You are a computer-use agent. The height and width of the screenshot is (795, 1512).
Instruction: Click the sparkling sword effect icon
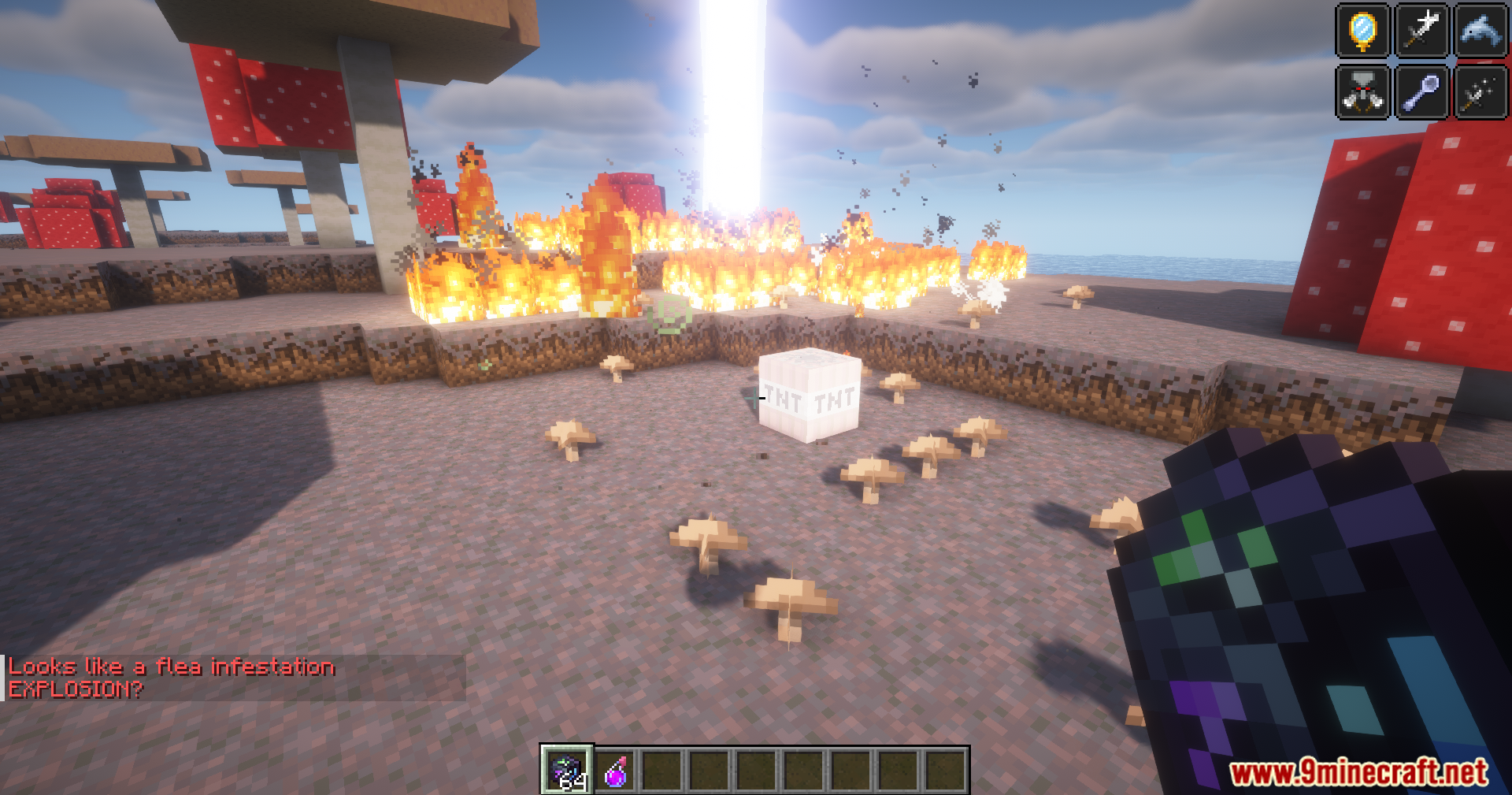pyautogui.click(x=1480, y=91)
